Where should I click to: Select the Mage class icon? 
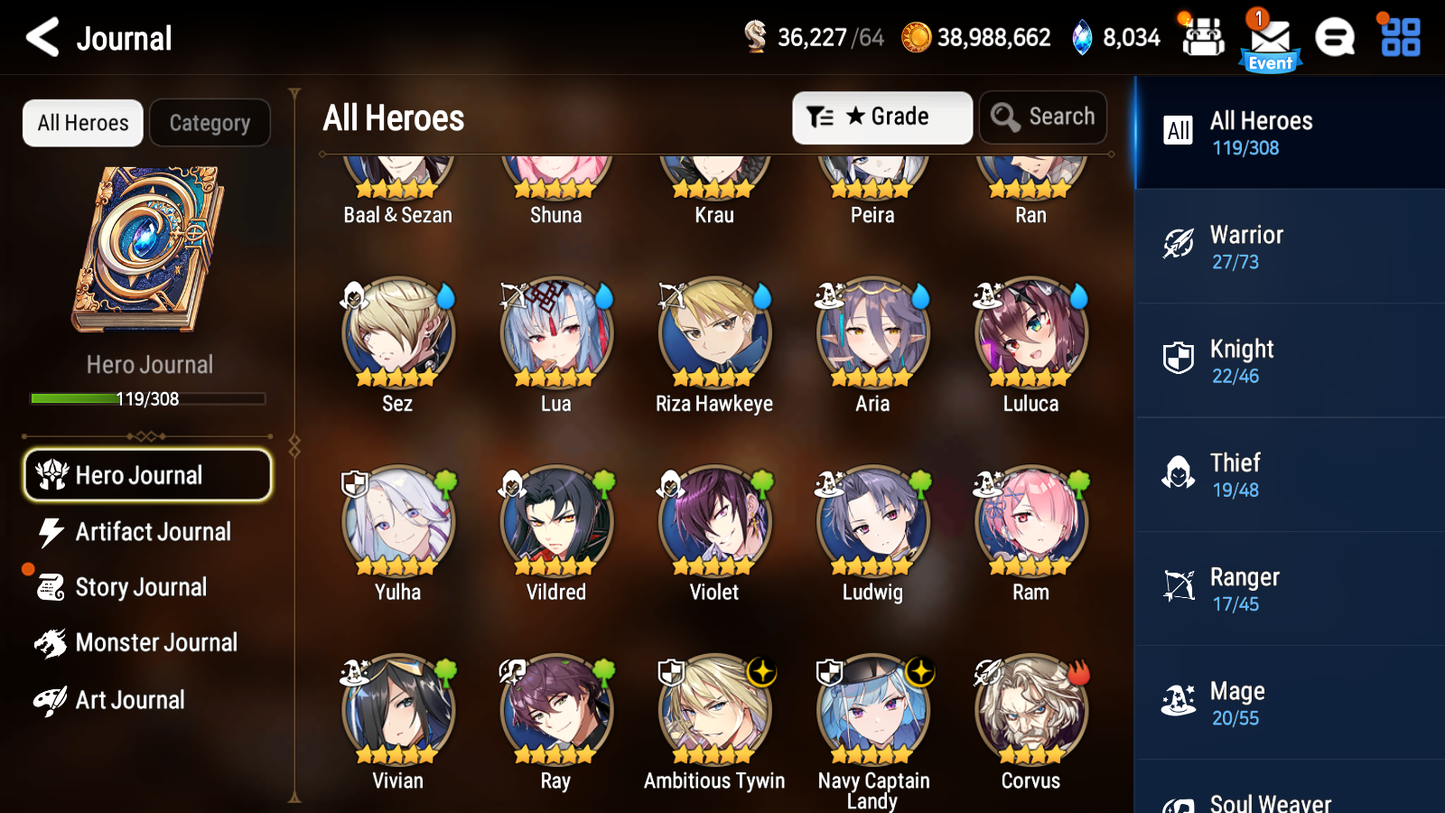point(1178,700)
